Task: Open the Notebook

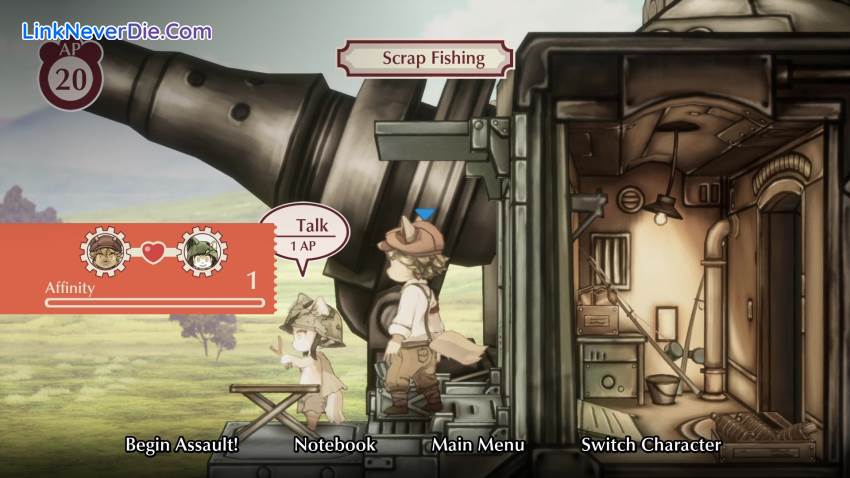Action: click(335, 445)
